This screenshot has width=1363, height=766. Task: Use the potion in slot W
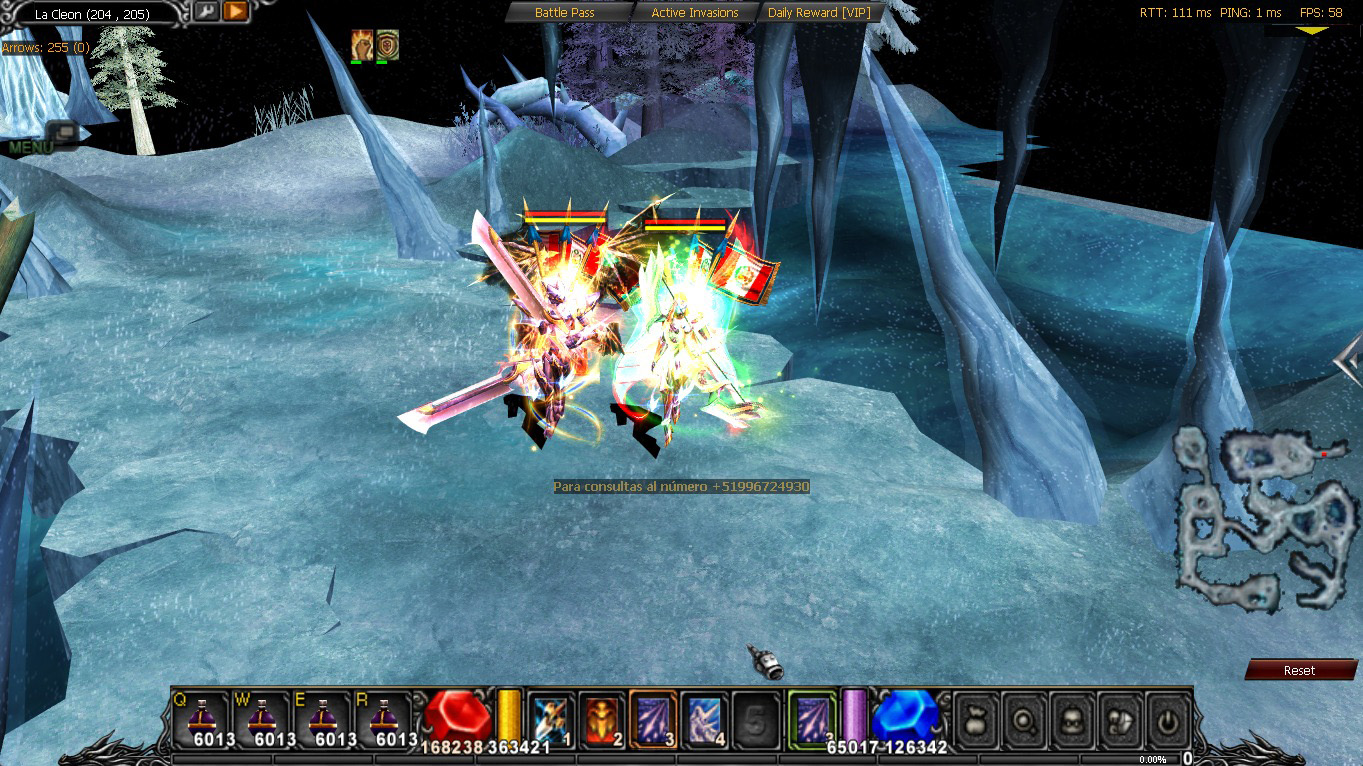coord(261,719)
